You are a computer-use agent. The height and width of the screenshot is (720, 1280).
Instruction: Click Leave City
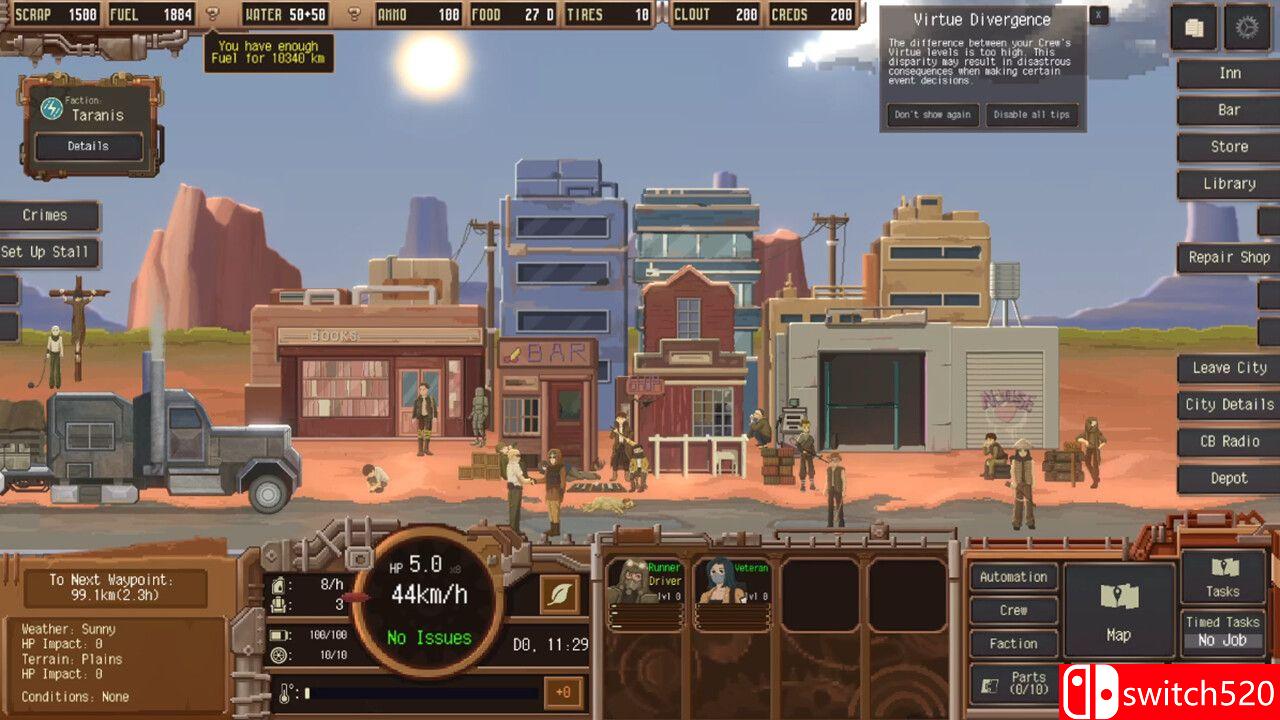pos(1228,367)
